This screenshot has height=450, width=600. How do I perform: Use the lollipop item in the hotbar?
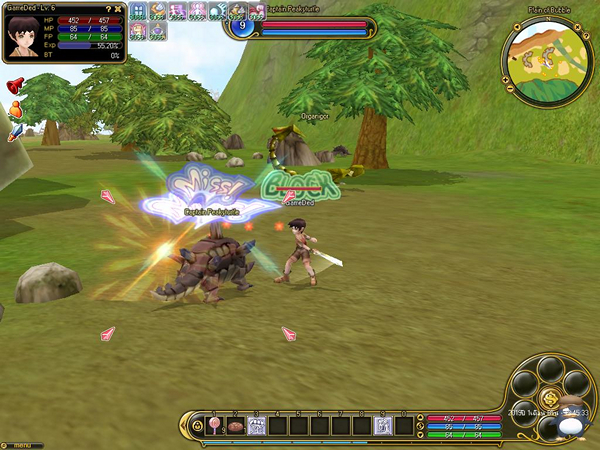coord(214,426)
